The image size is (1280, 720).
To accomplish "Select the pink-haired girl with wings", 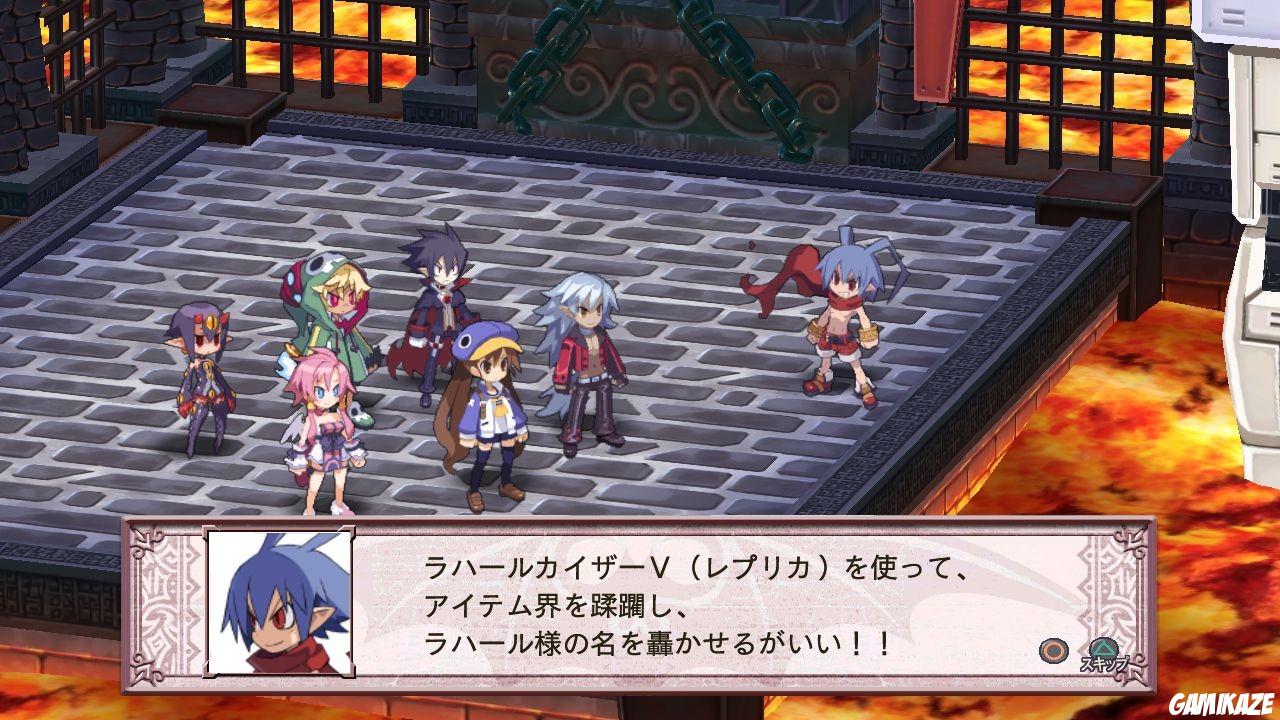I will pyautogui.click(x=325, y=420).
